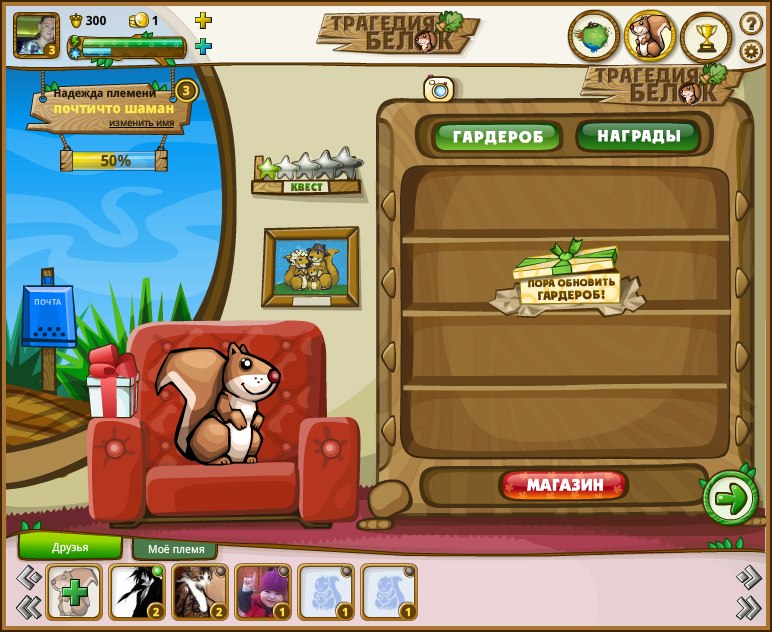The height and width of the screenshot is (632, 772).
Task: Open the green planet icon
Action: coord(594,37)
